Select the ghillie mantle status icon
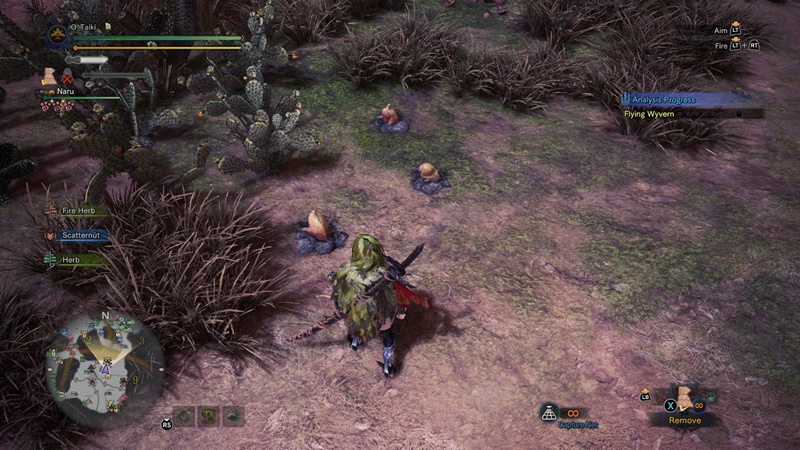800x450 pixels. tap(48, 76)
